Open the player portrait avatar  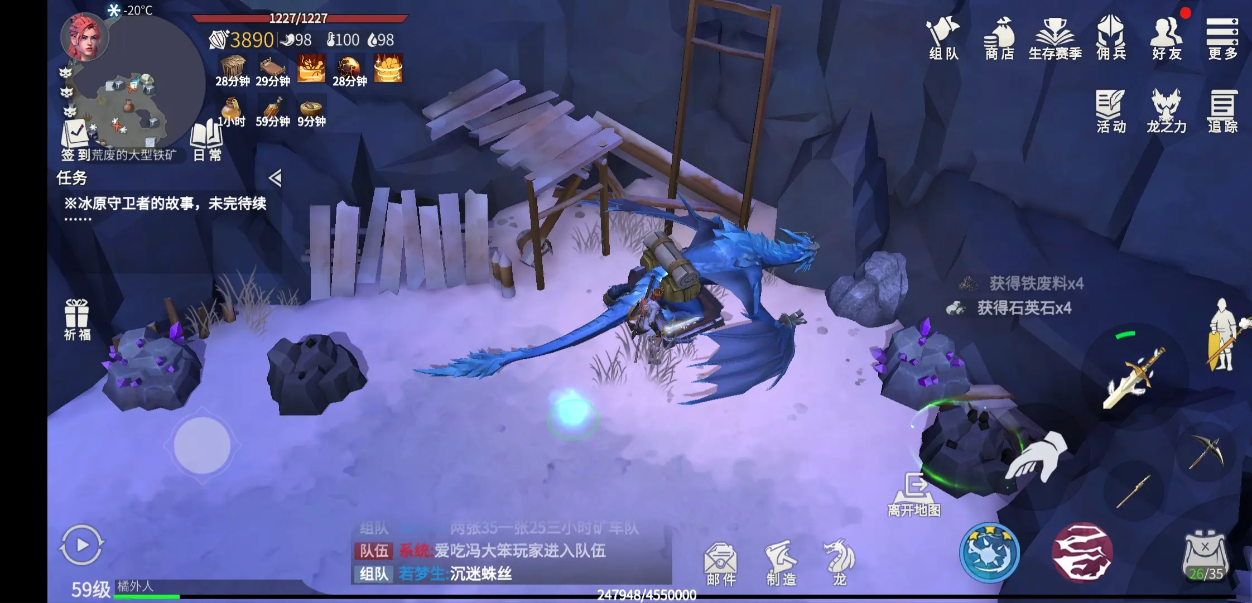(84, 37)
